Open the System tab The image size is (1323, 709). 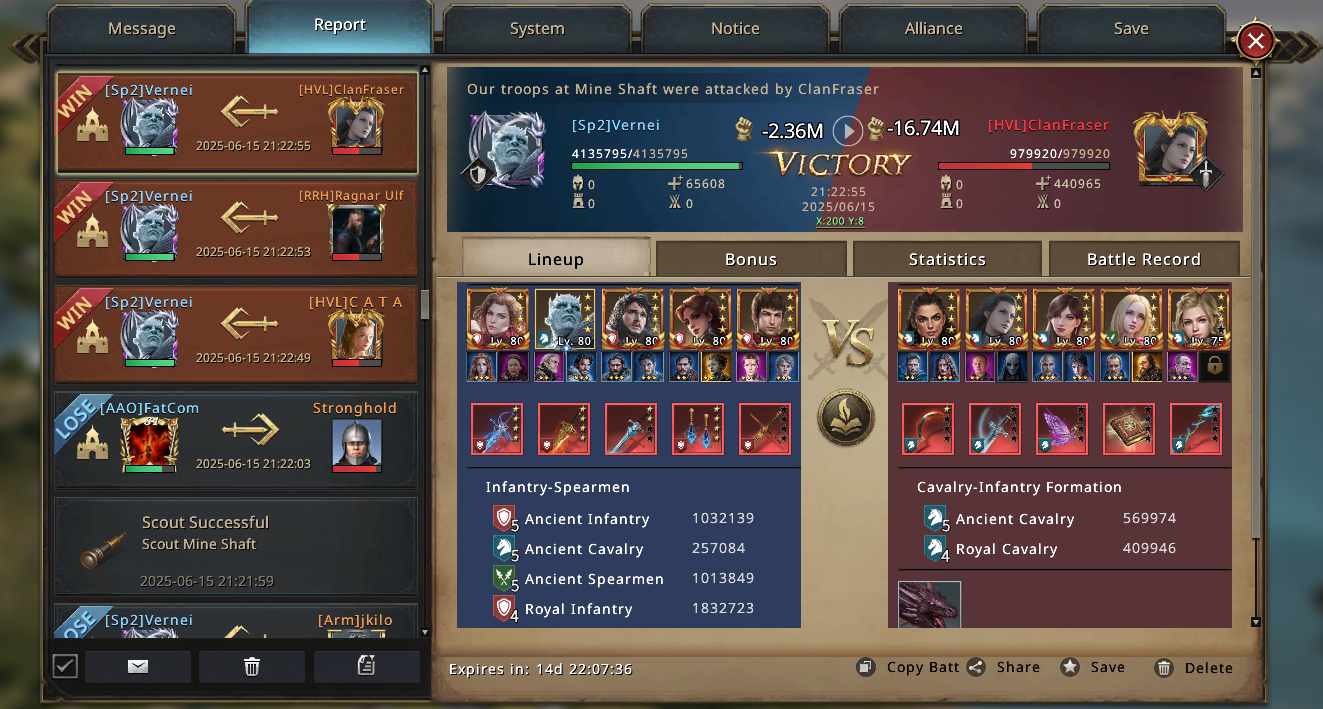[537, 29]
